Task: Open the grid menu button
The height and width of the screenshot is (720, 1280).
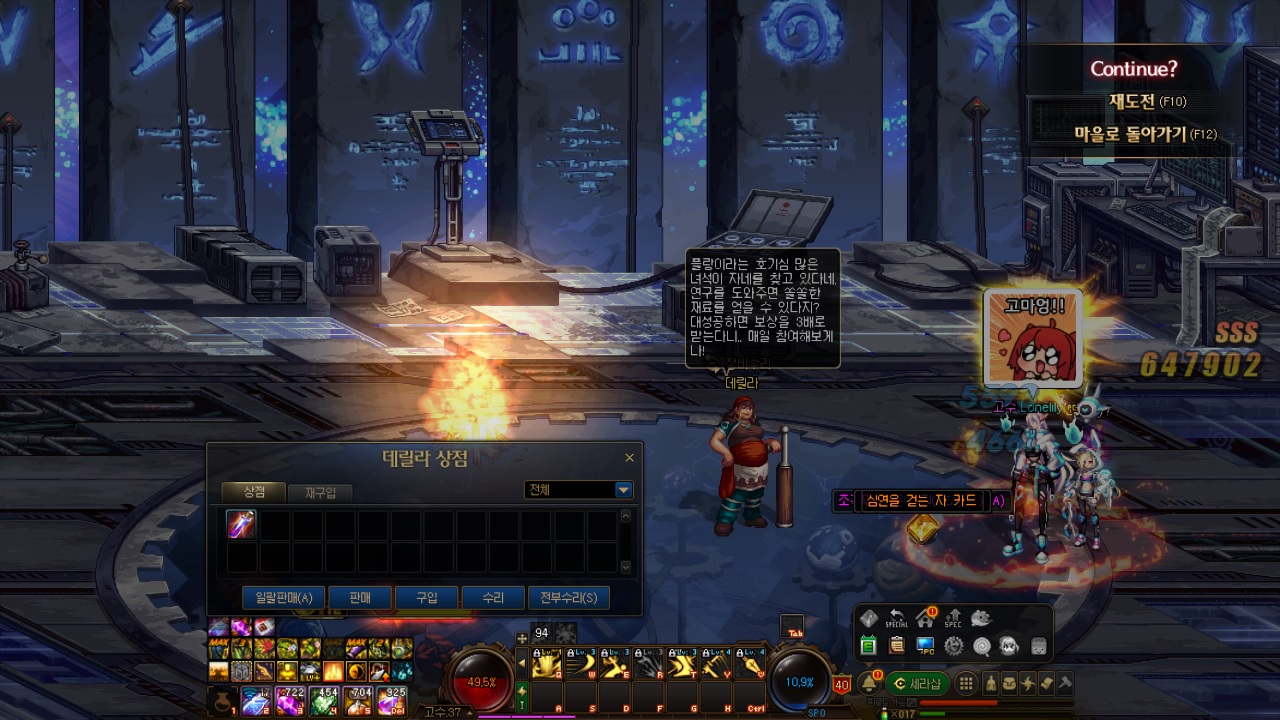Action: coord(966,684)
